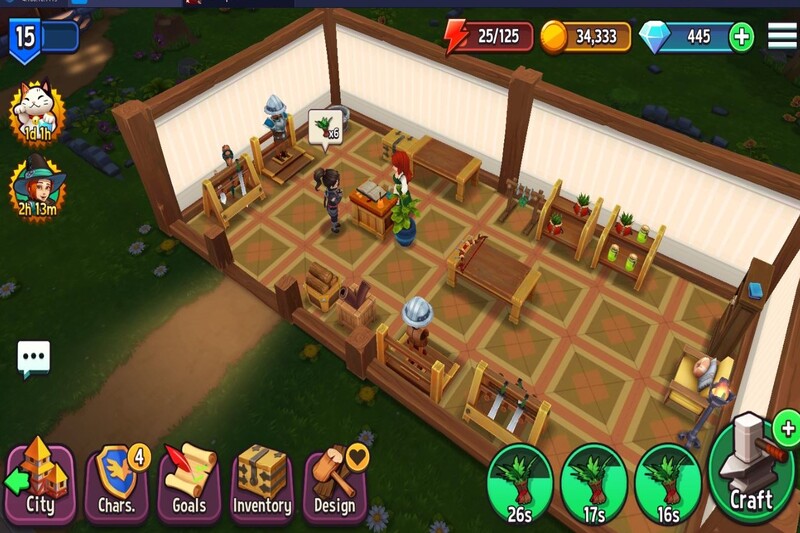Select the crafting slot showing 17s
The width and height of the screenshot is (800, 533).
pyautogui.click(x=594, y=485)
